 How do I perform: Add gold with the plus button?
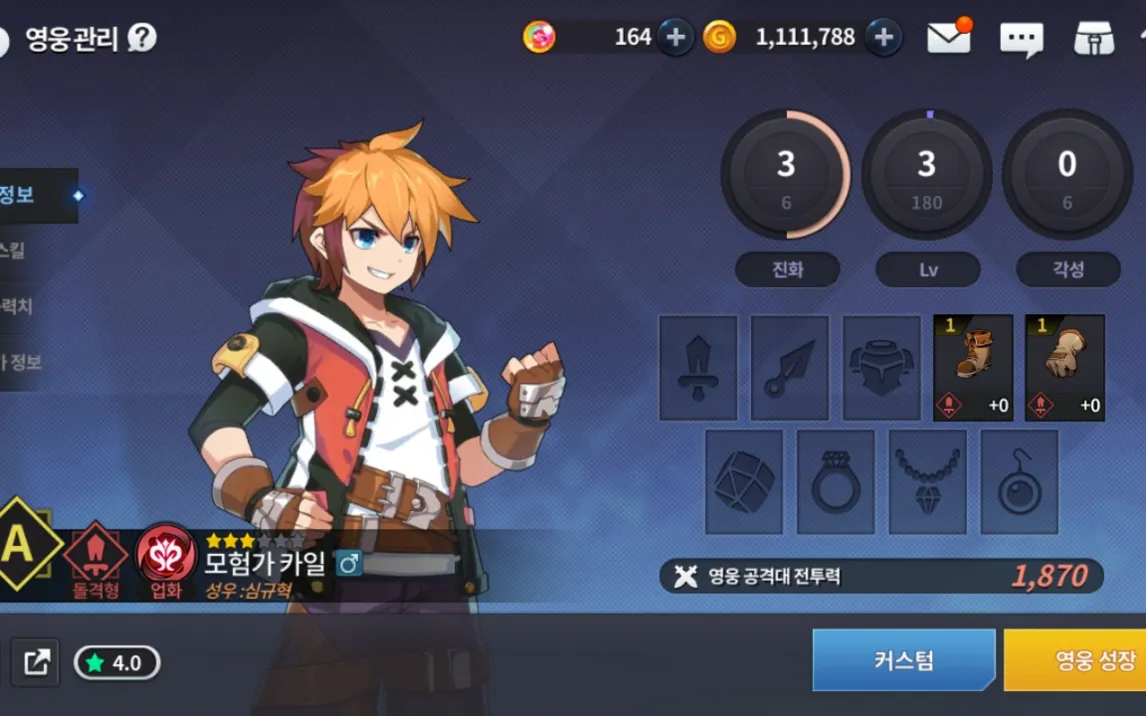pyautogui.click(x=884, y=38)
